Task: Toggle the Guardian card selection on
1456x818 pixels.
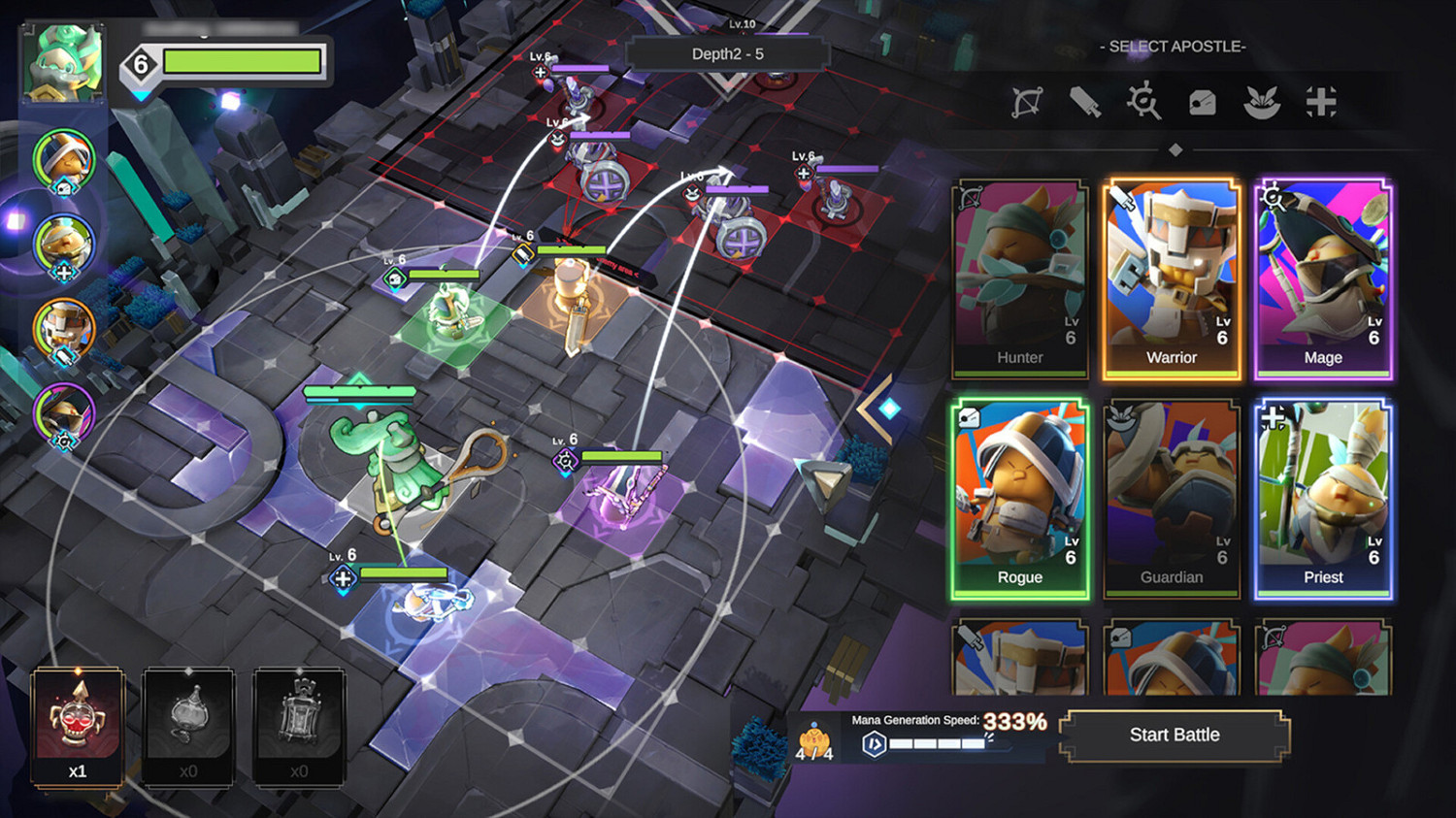Action: click(x=1172, y=497)
